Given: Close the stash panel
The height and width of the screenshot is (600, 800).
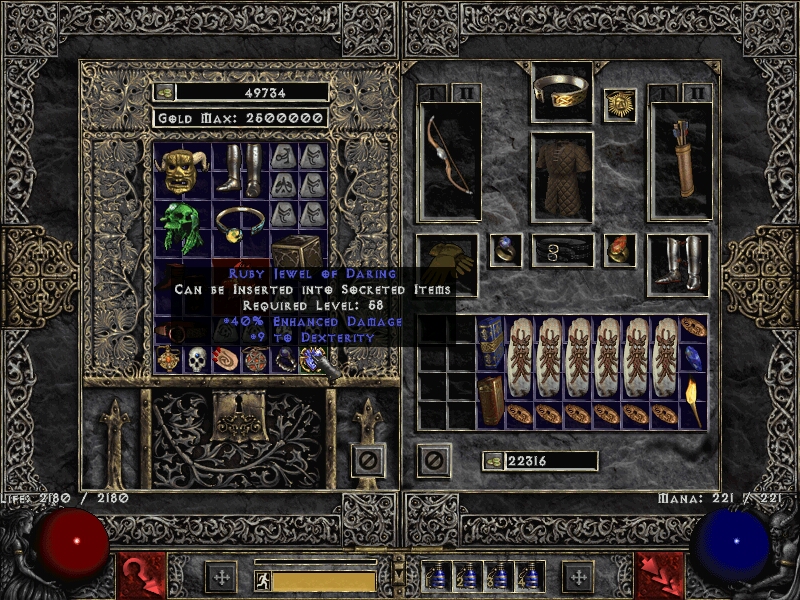Looking at the screenshot, I should (367, 460).
